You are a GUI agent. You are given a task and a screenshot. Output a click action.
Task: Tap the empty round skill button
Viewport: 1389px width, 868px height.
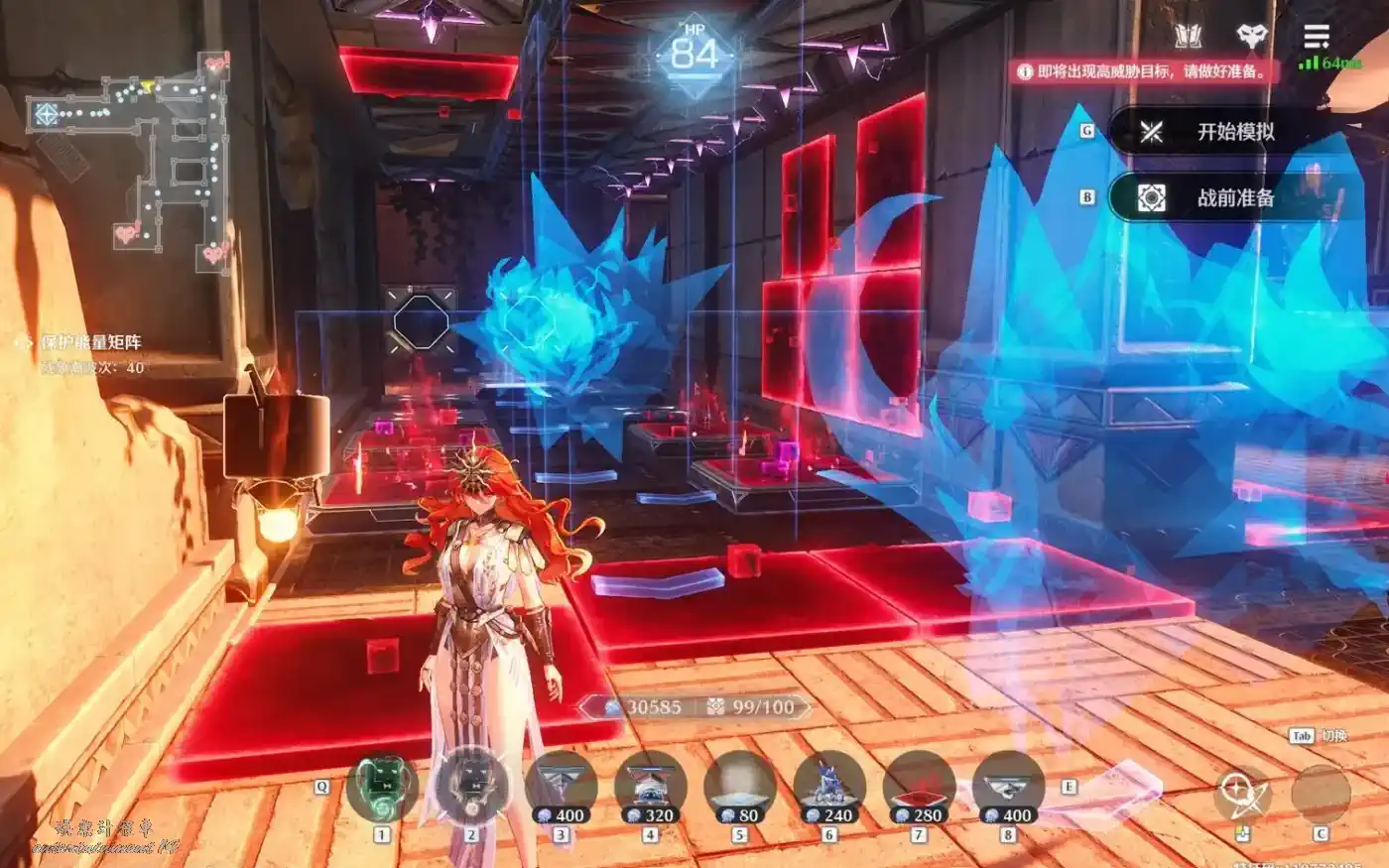click(x=1321, y=793)
